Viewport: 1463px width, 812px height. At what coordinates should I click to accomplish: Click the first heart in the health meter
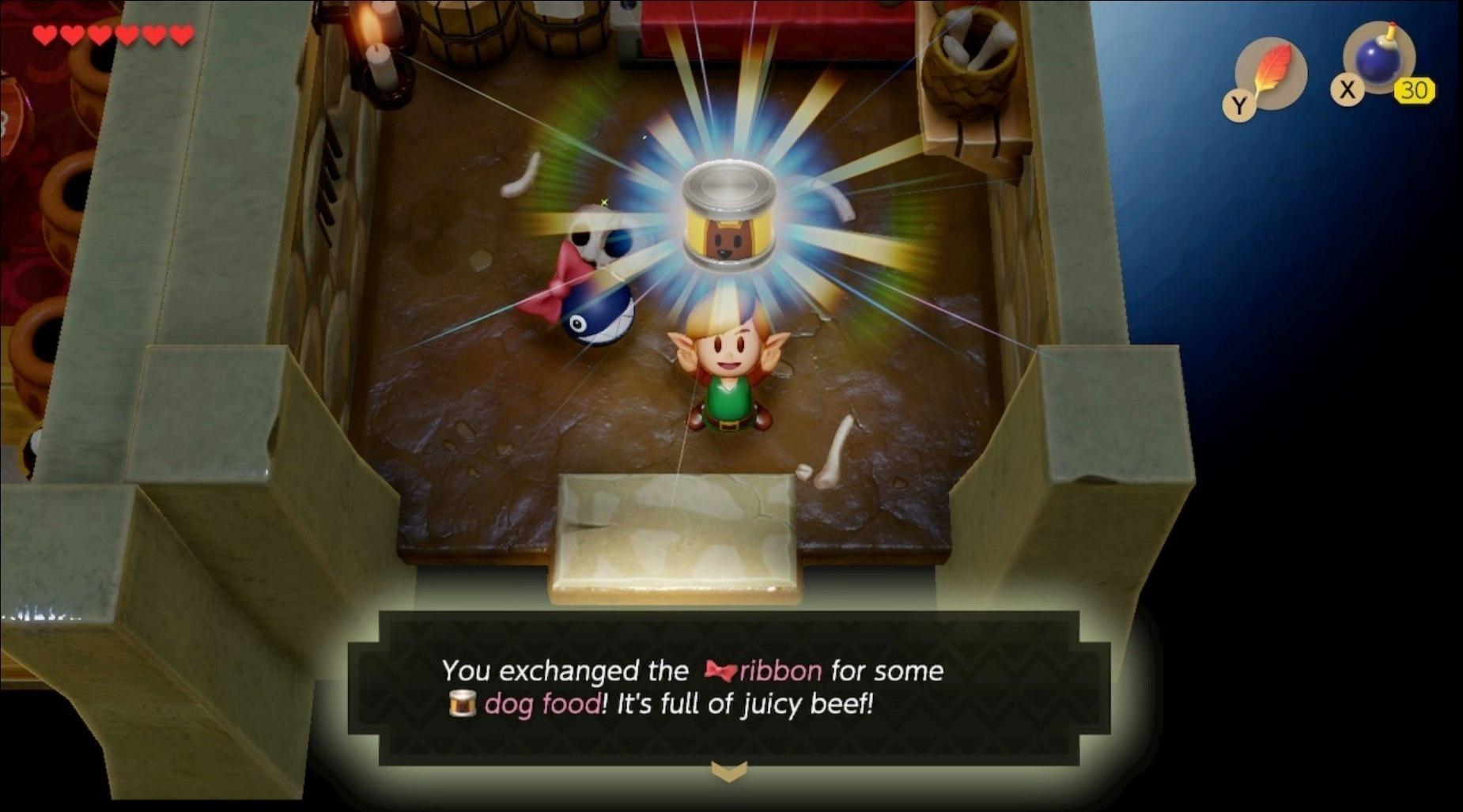pos(45,34)
